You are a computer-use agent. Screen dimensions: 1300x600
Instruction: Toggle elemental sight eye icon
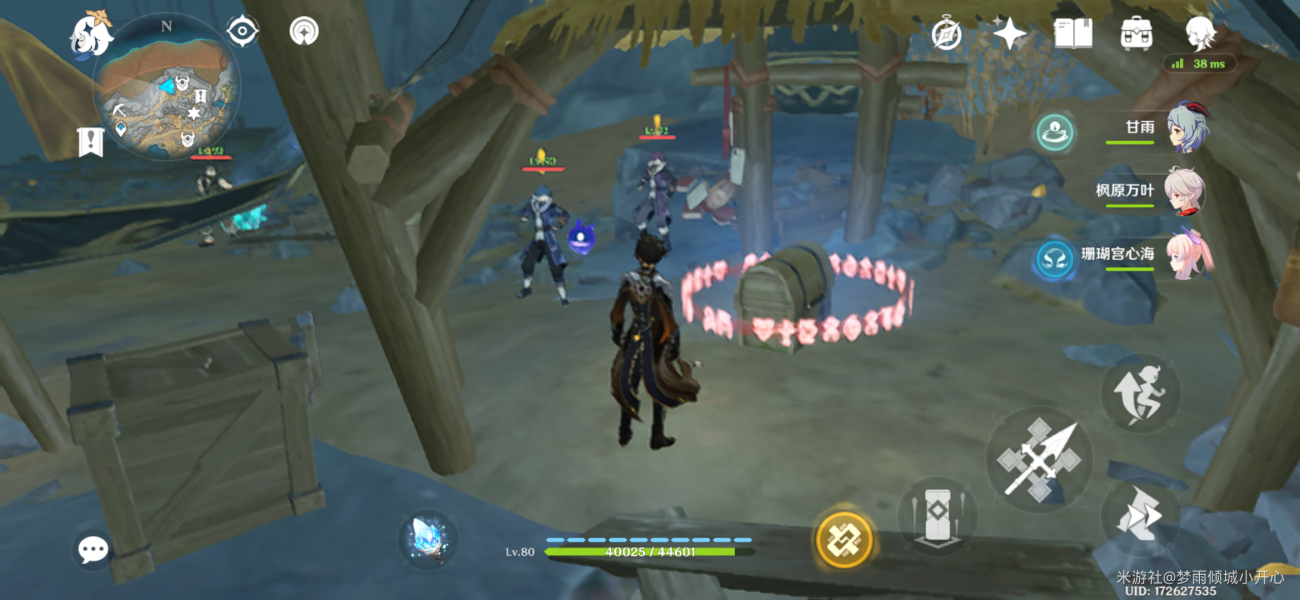pyautogui.click(x=243, y=32)
